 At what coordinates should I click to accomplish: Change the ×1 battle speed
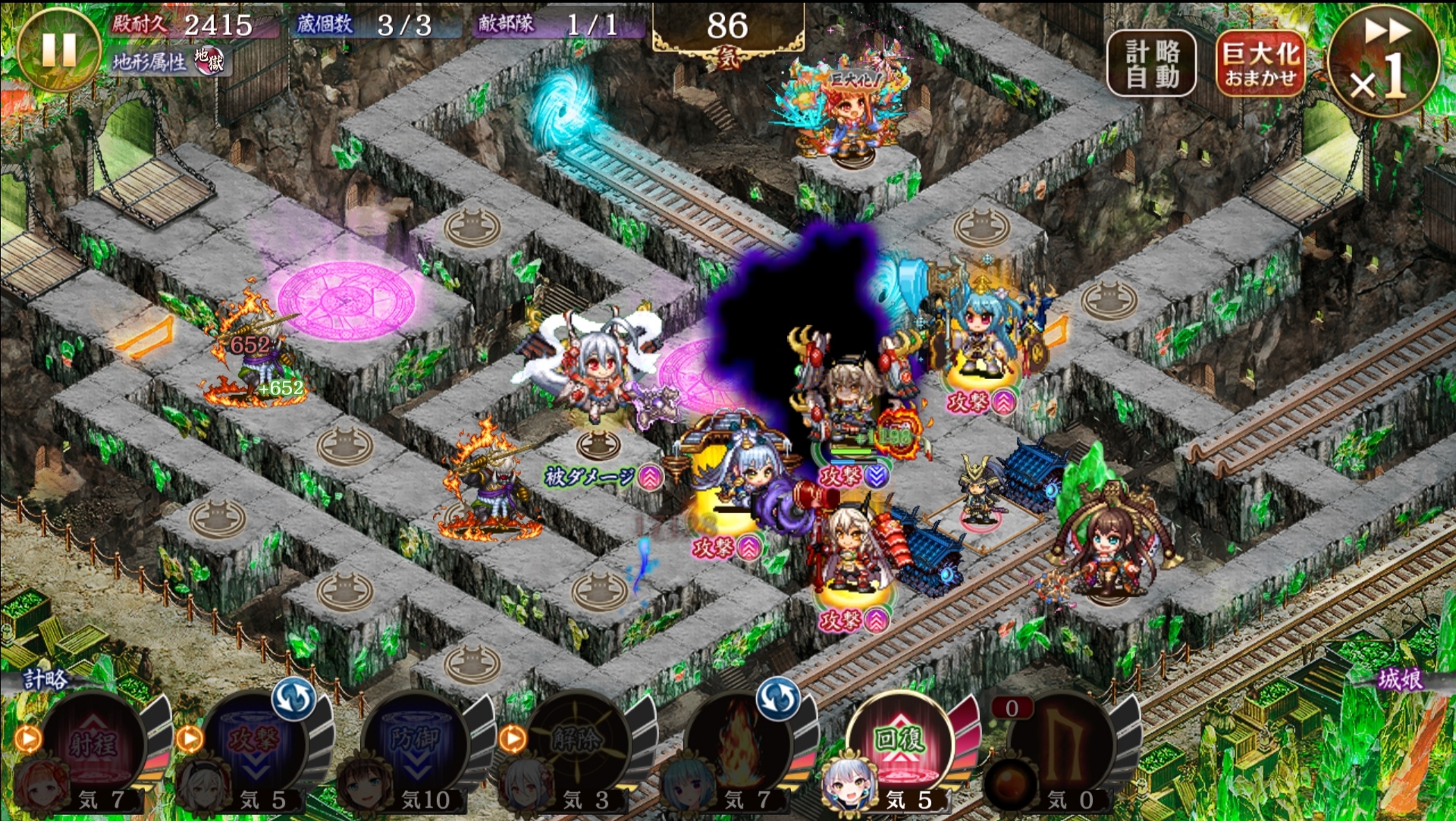click(1383, 61)
